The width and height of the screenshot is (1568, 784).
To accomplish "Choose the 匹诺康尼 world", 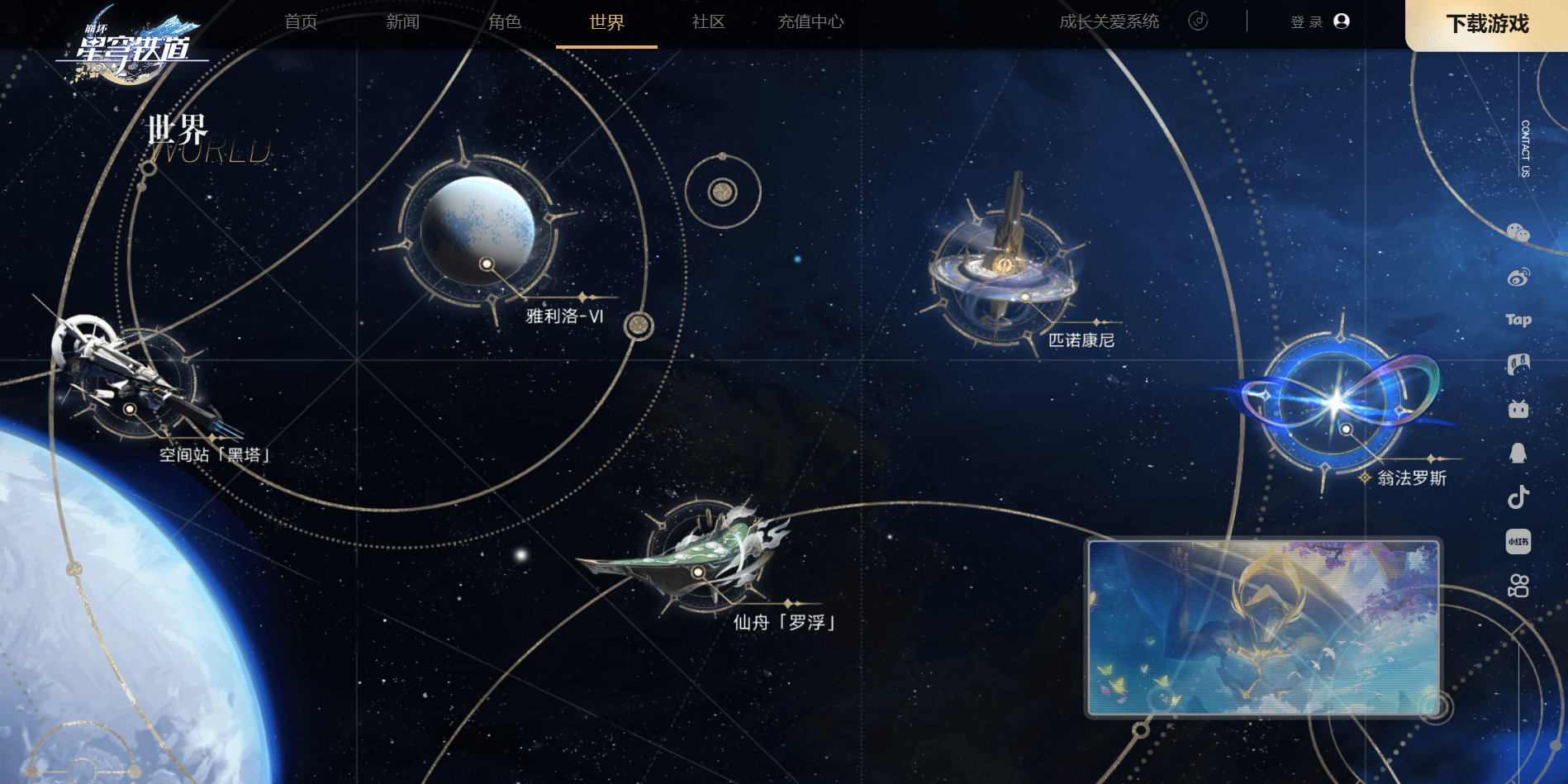I will pos(1004,264).
